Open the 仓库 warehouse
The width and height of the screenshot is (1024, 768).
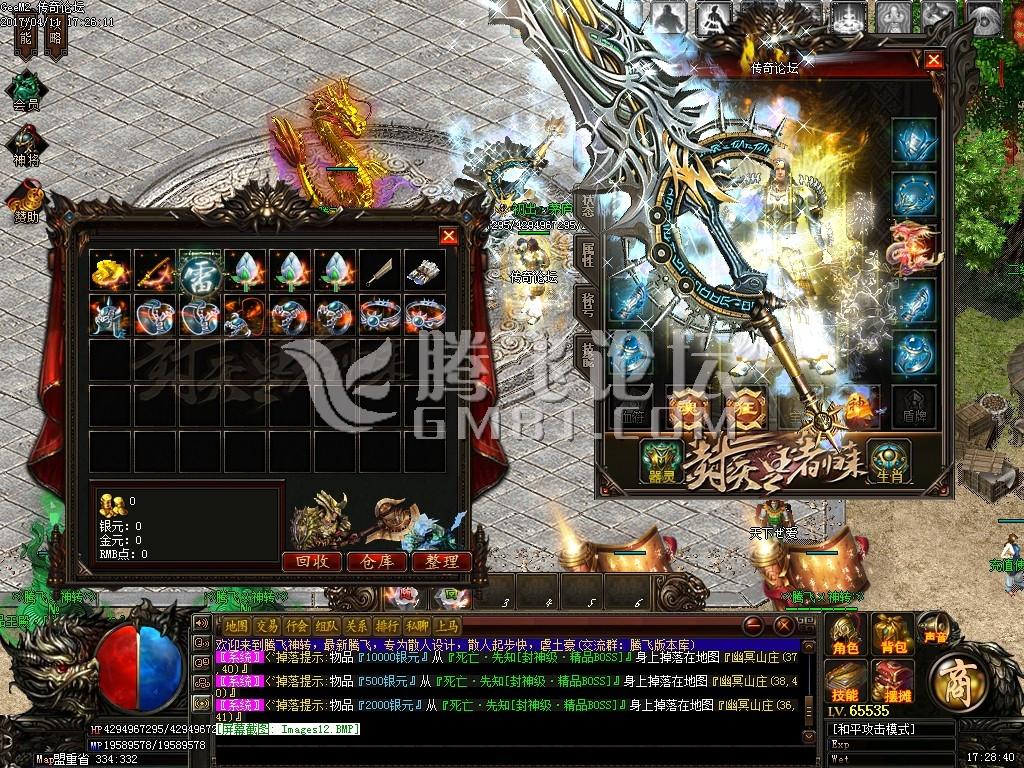(x=376, y=562)
